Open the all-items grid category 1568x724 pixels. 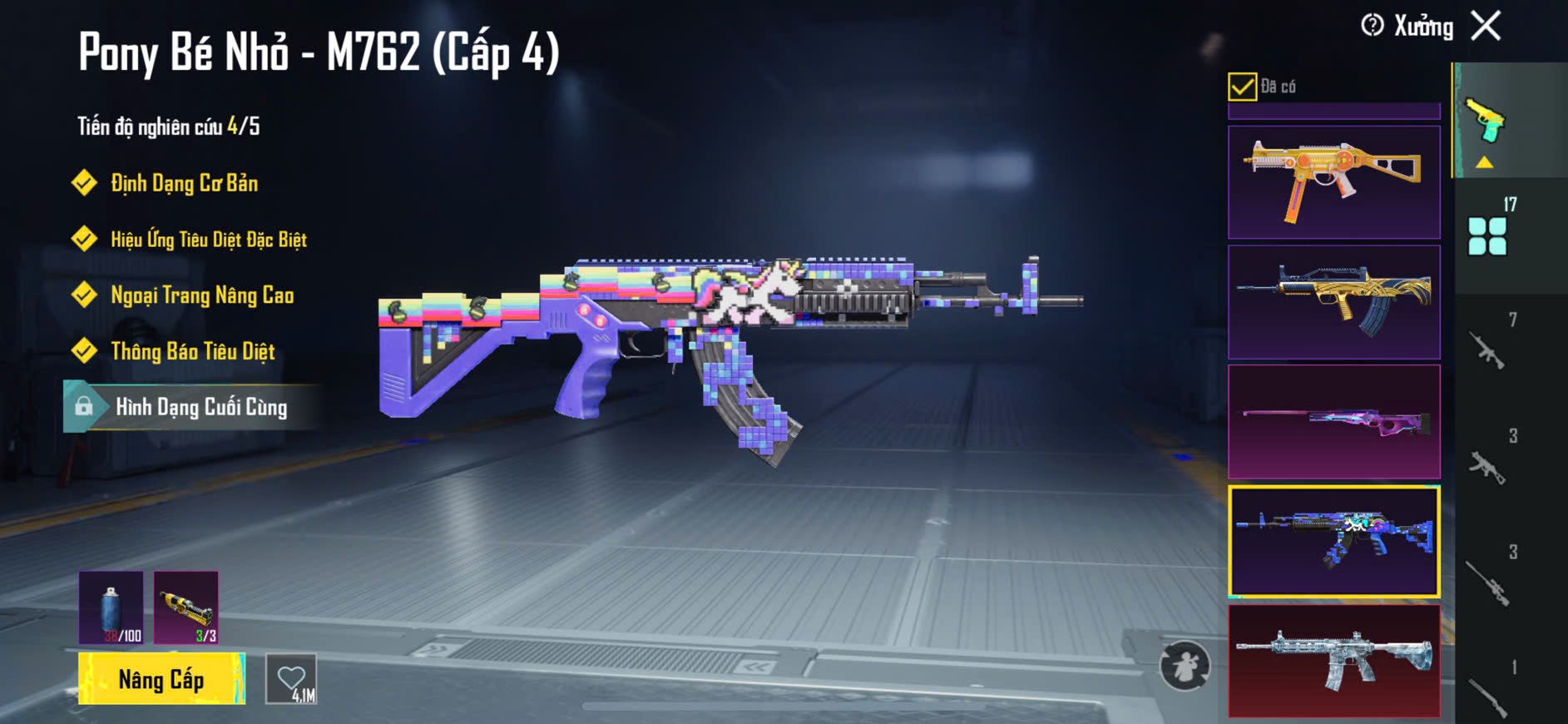(1487, 236)
